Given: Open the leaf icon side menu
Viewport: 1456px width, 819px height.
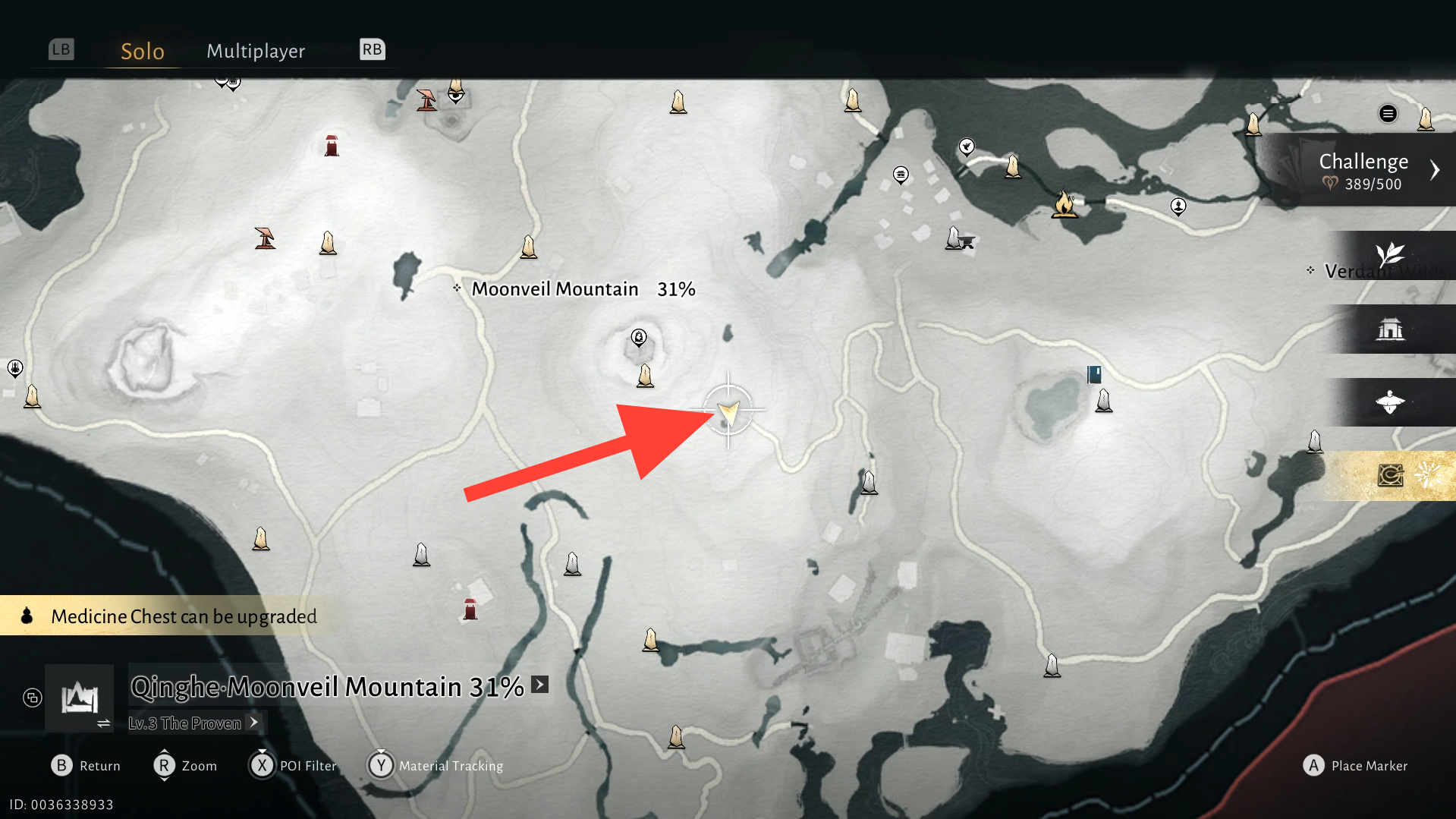Looking at the screenshot, I should 1390,255.
